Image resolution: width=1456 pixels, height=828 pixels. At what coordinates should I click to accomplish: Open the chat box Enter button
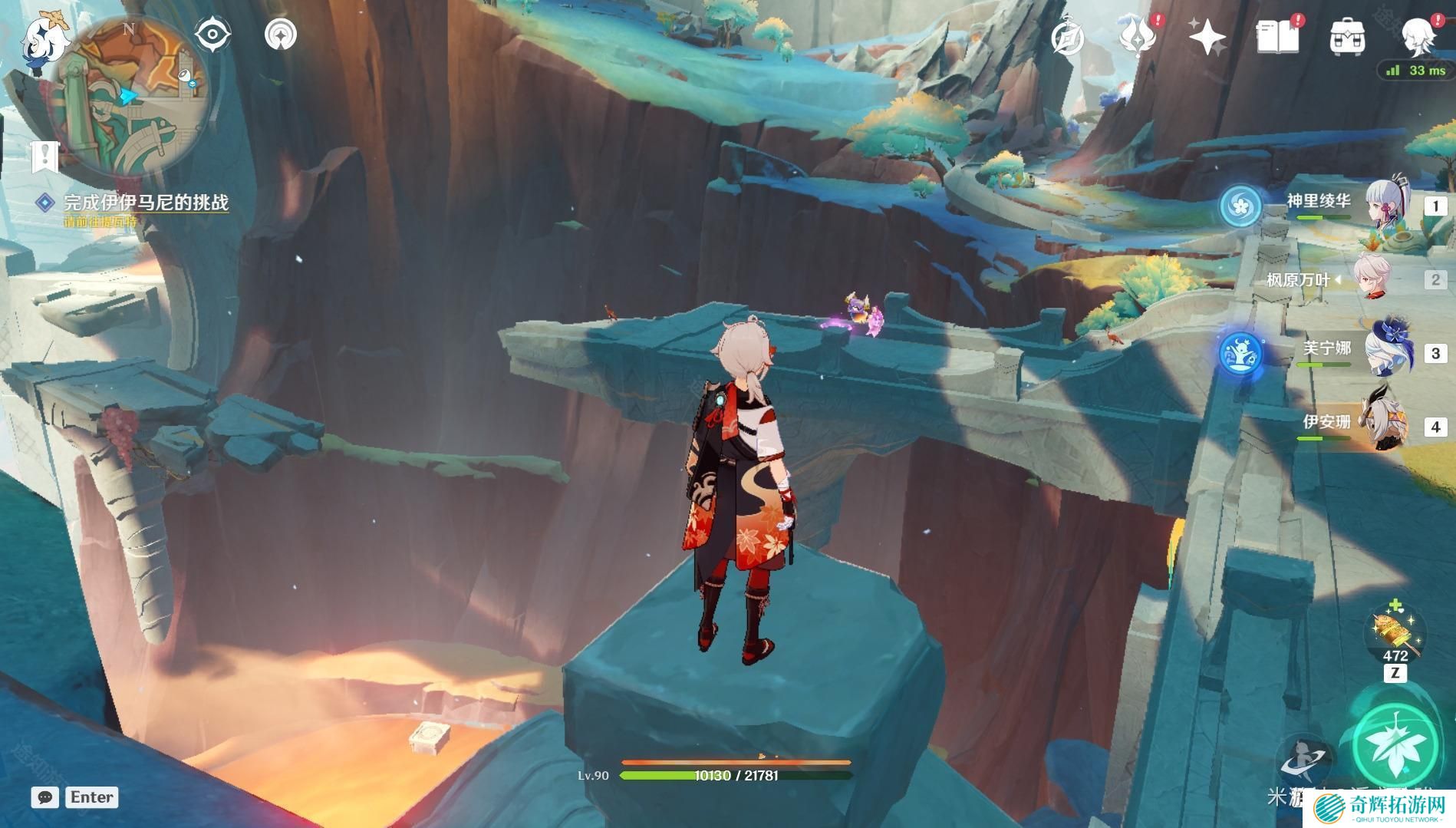tap(91, 797)
